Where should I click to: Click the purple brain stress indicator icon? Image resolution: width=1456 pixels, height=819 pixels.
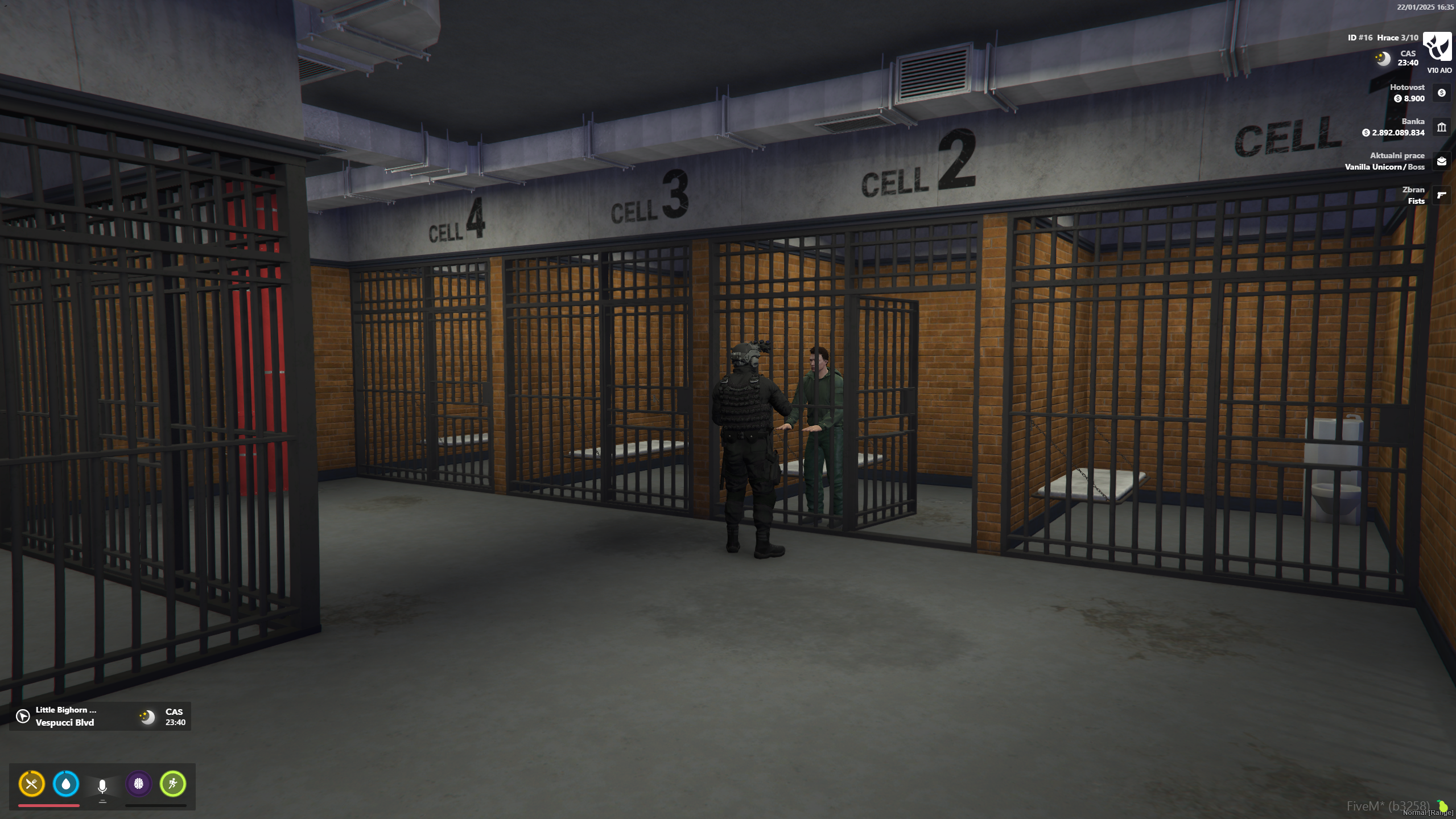click(x=138, y=785)
